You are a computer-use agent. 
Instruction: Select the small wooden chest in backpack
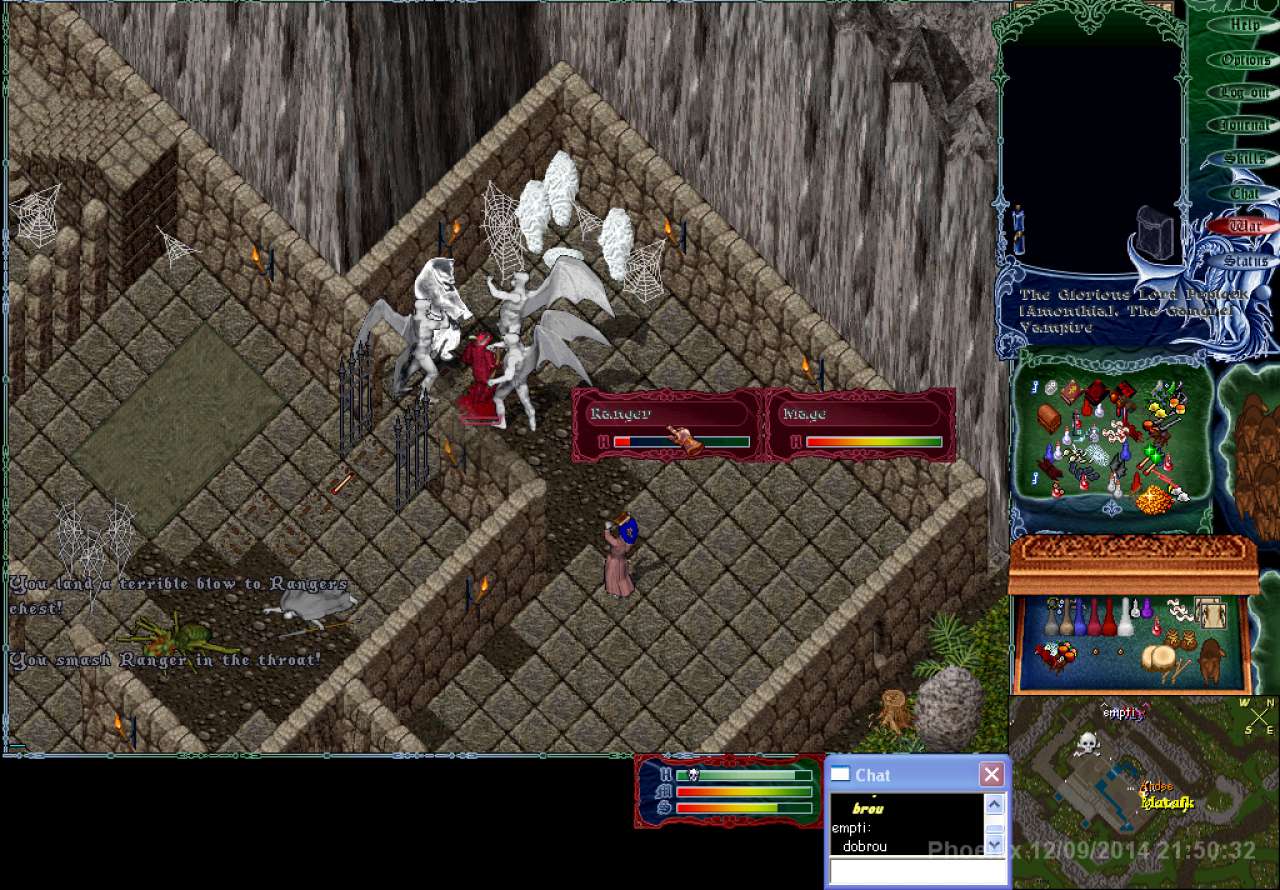point(1049,416)
